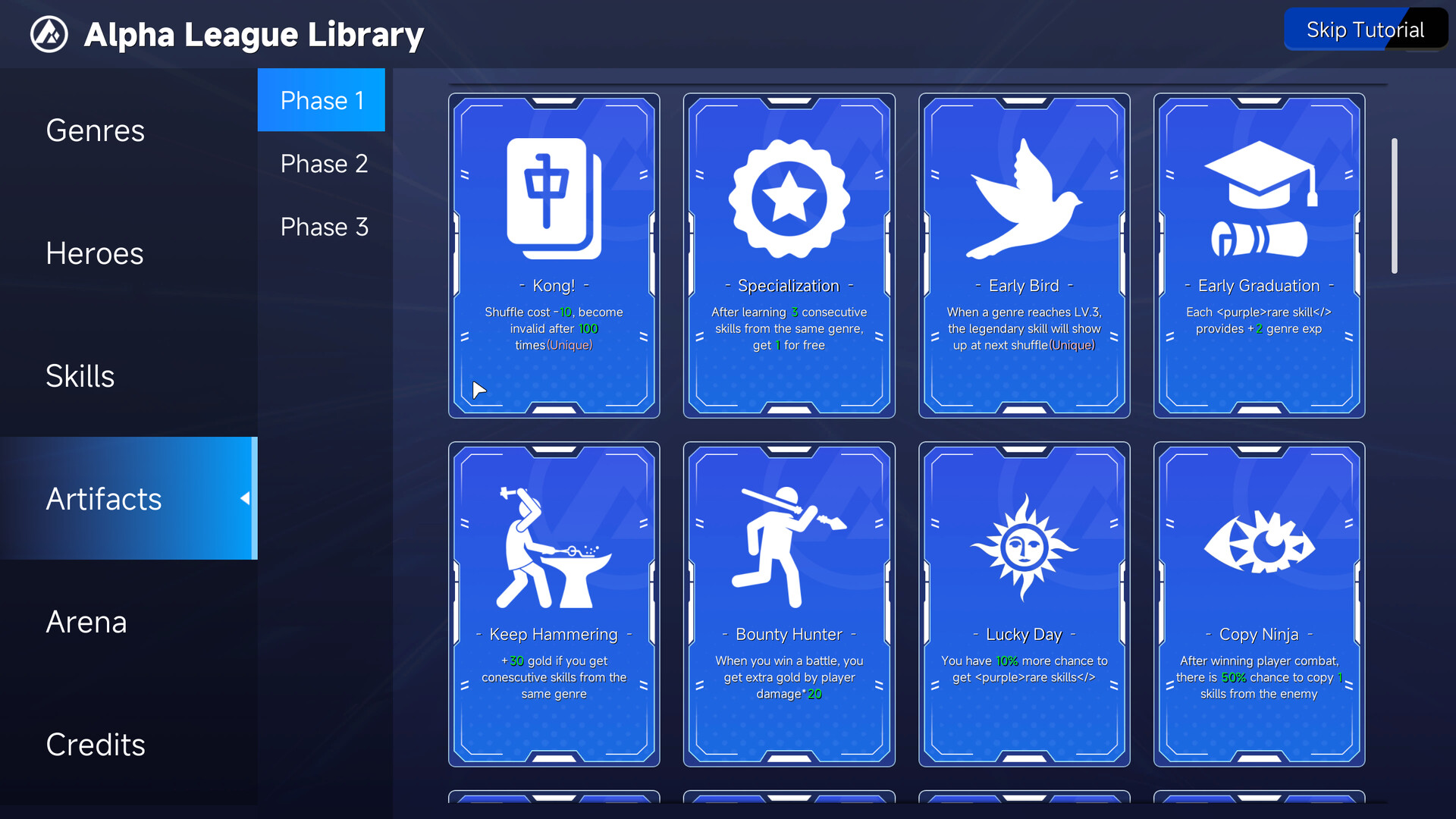The width and height of the screenshot is (1456, 819).
Task: Open the Early Bird dove artifact
Action: (1024, 199)
